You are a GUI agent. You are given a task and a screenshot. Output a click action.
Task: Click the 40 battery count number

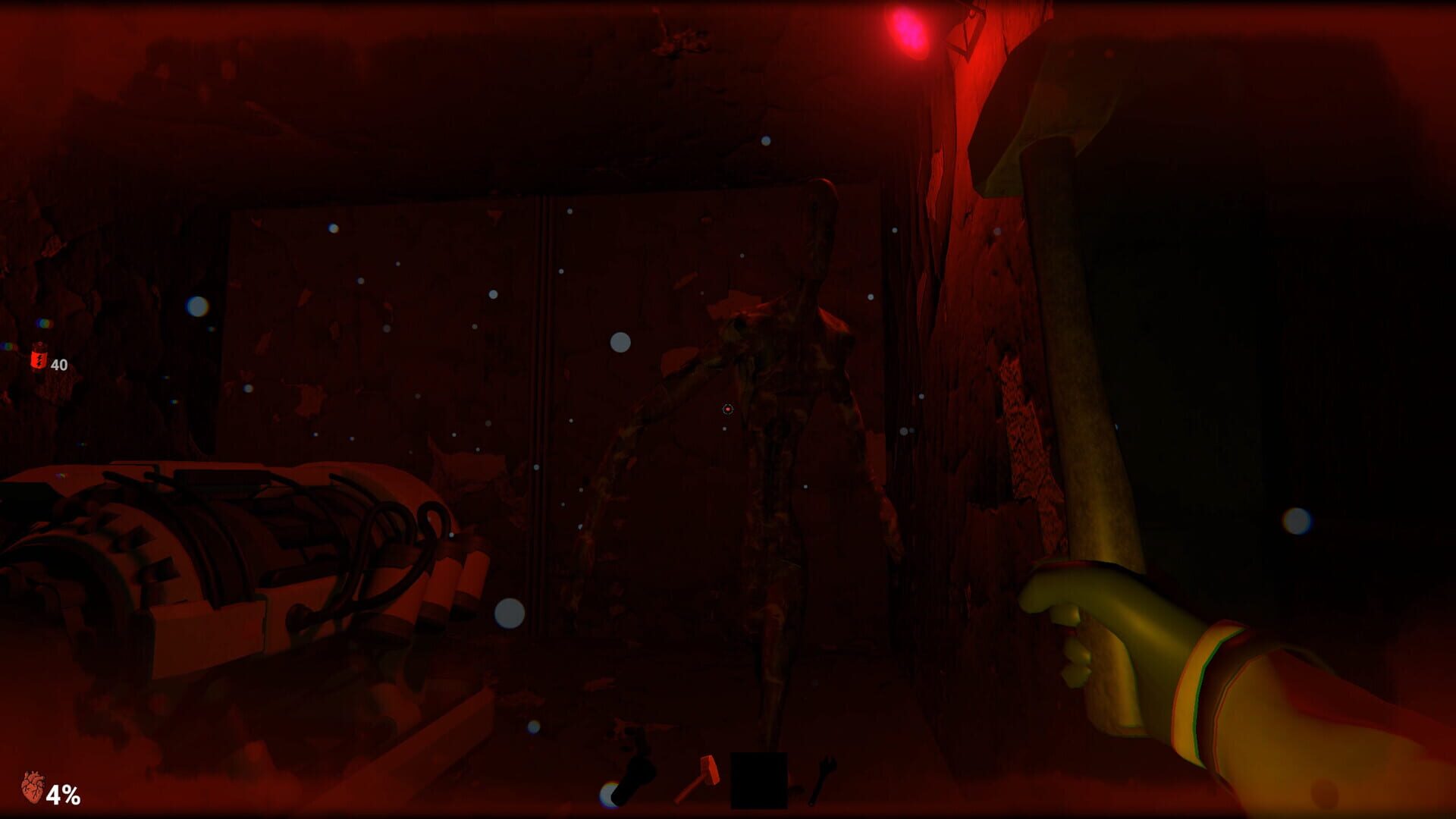60,364
